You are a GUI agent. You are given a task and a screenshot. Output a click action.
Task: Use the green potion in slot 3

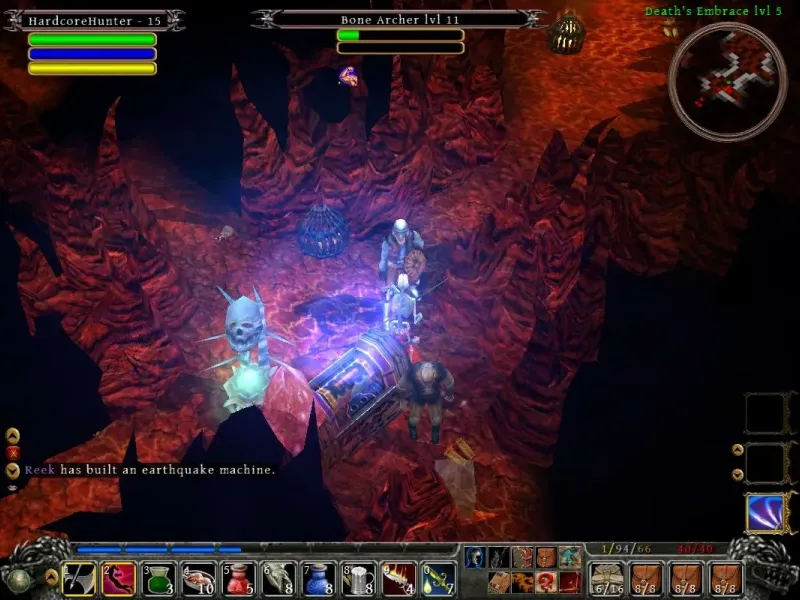pos(159,578)
